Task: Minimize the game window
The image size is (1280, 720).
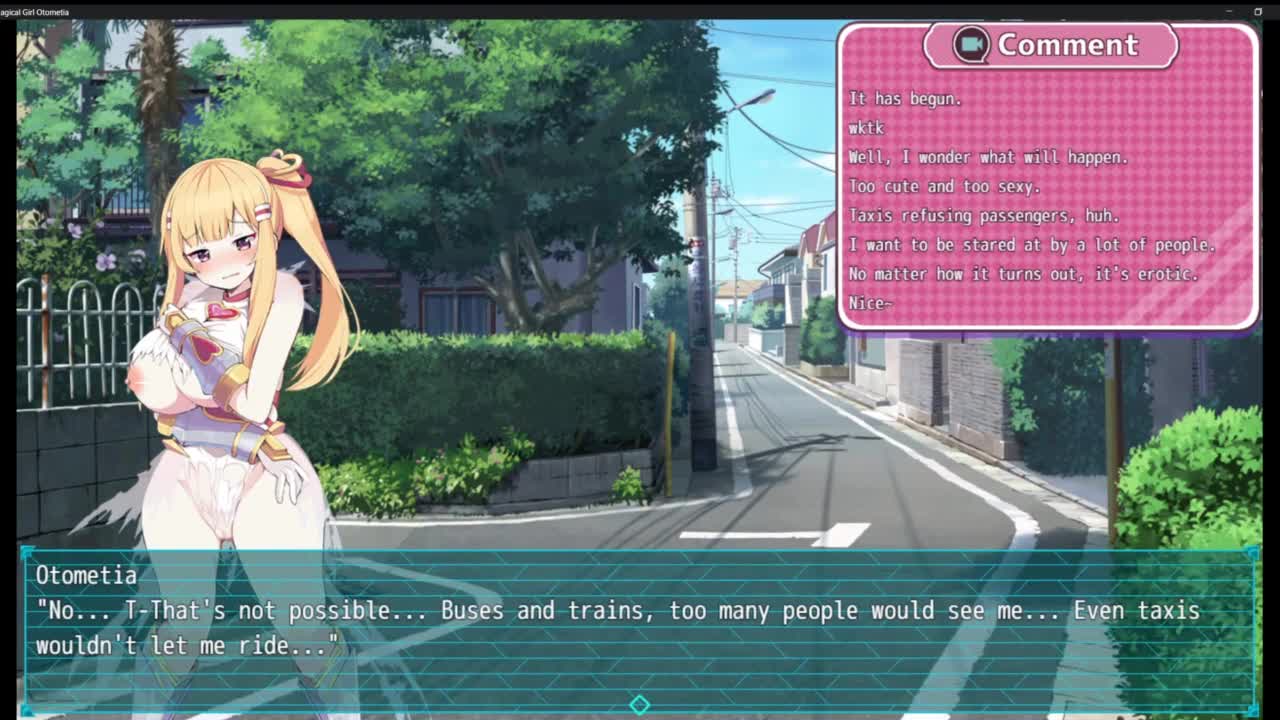Action: tap(1229, 12)
